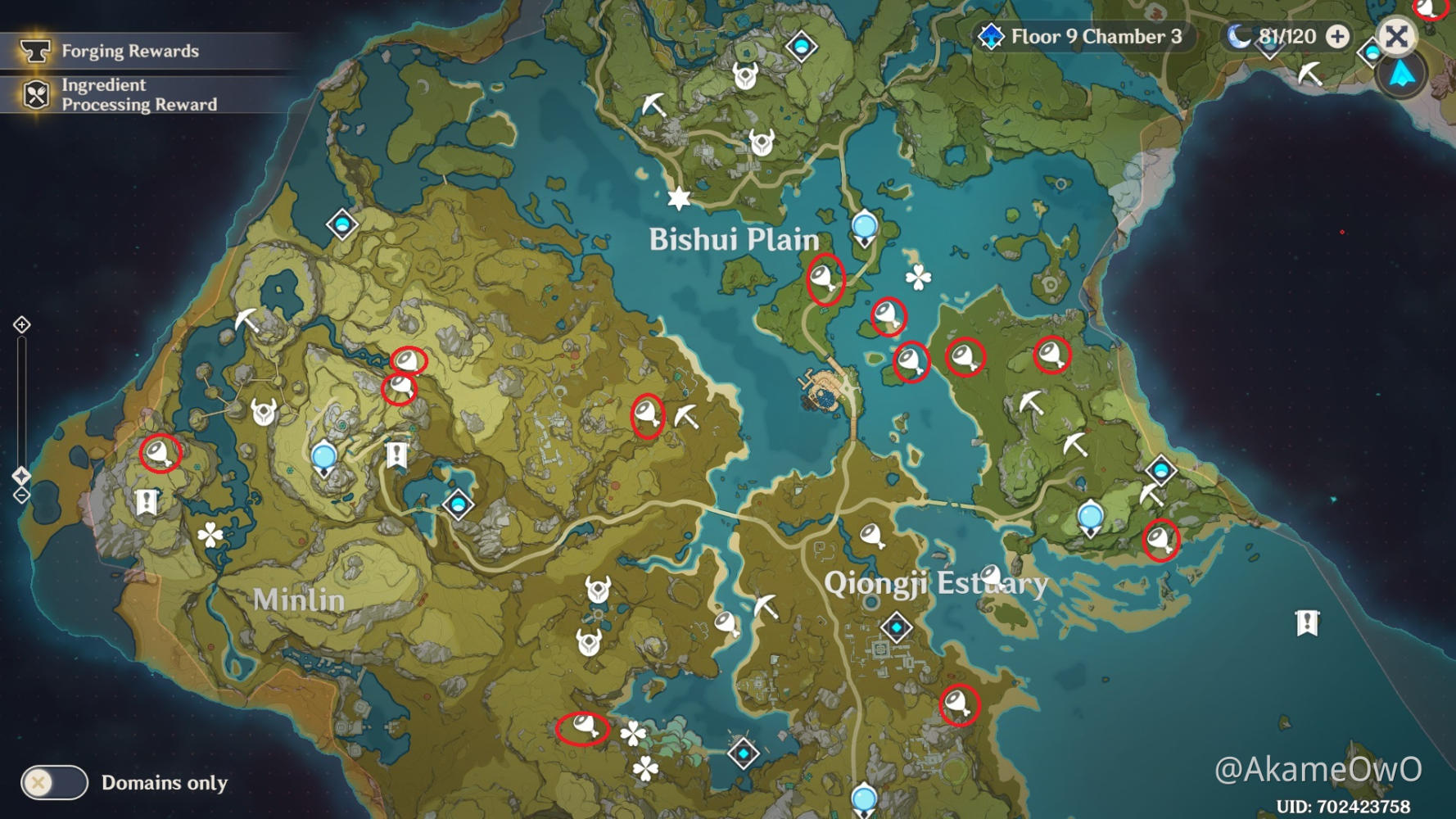Image resolution: width=1456 pixels, height=819 pixels.
Task: Click the blue domain diamond in top-left area
Action: tap(341, 223)
